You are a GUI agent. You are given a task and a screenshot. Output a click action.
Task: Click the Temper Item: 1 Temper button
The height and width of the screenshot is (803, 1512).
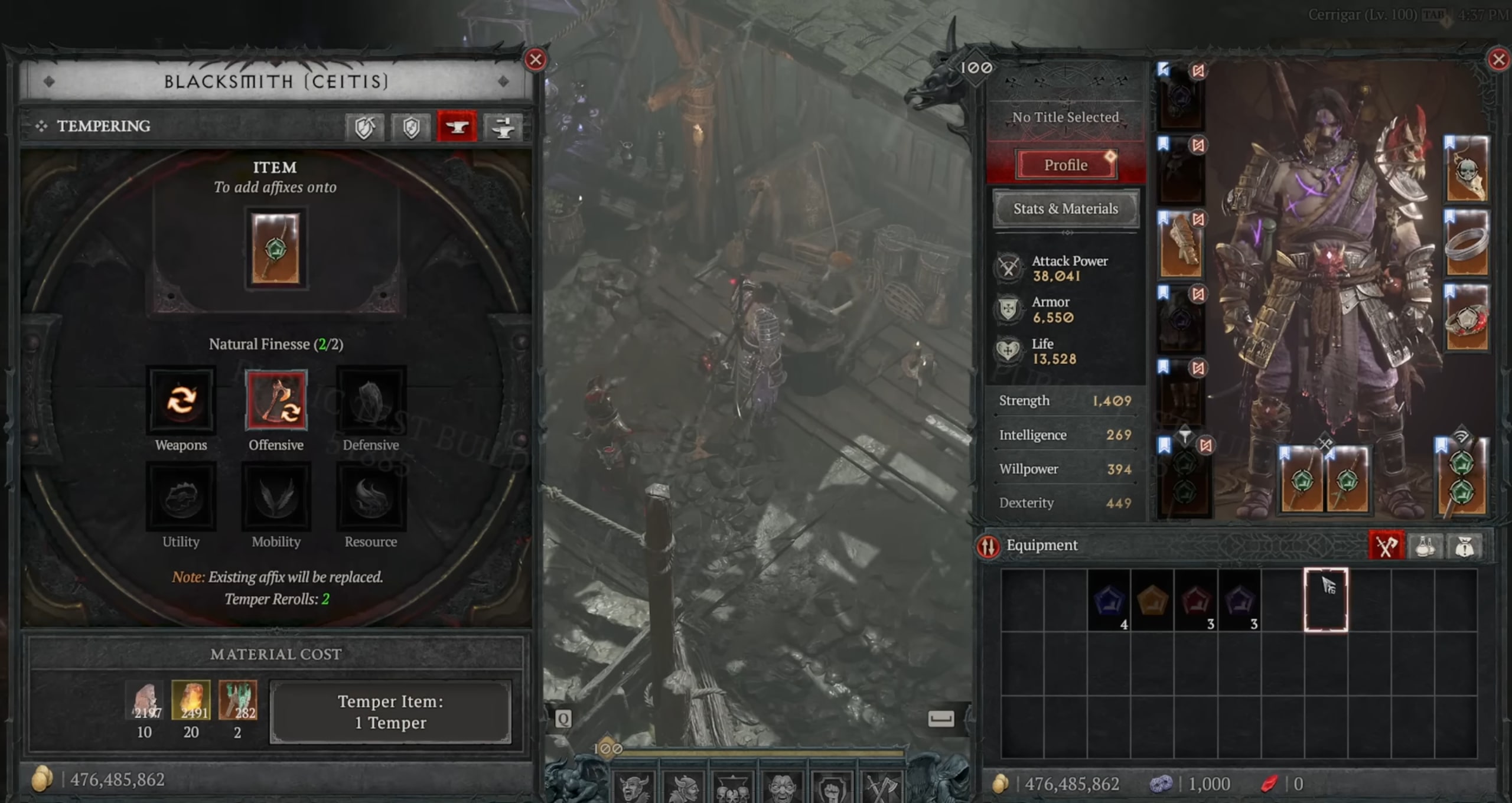(x=391, y=712)
